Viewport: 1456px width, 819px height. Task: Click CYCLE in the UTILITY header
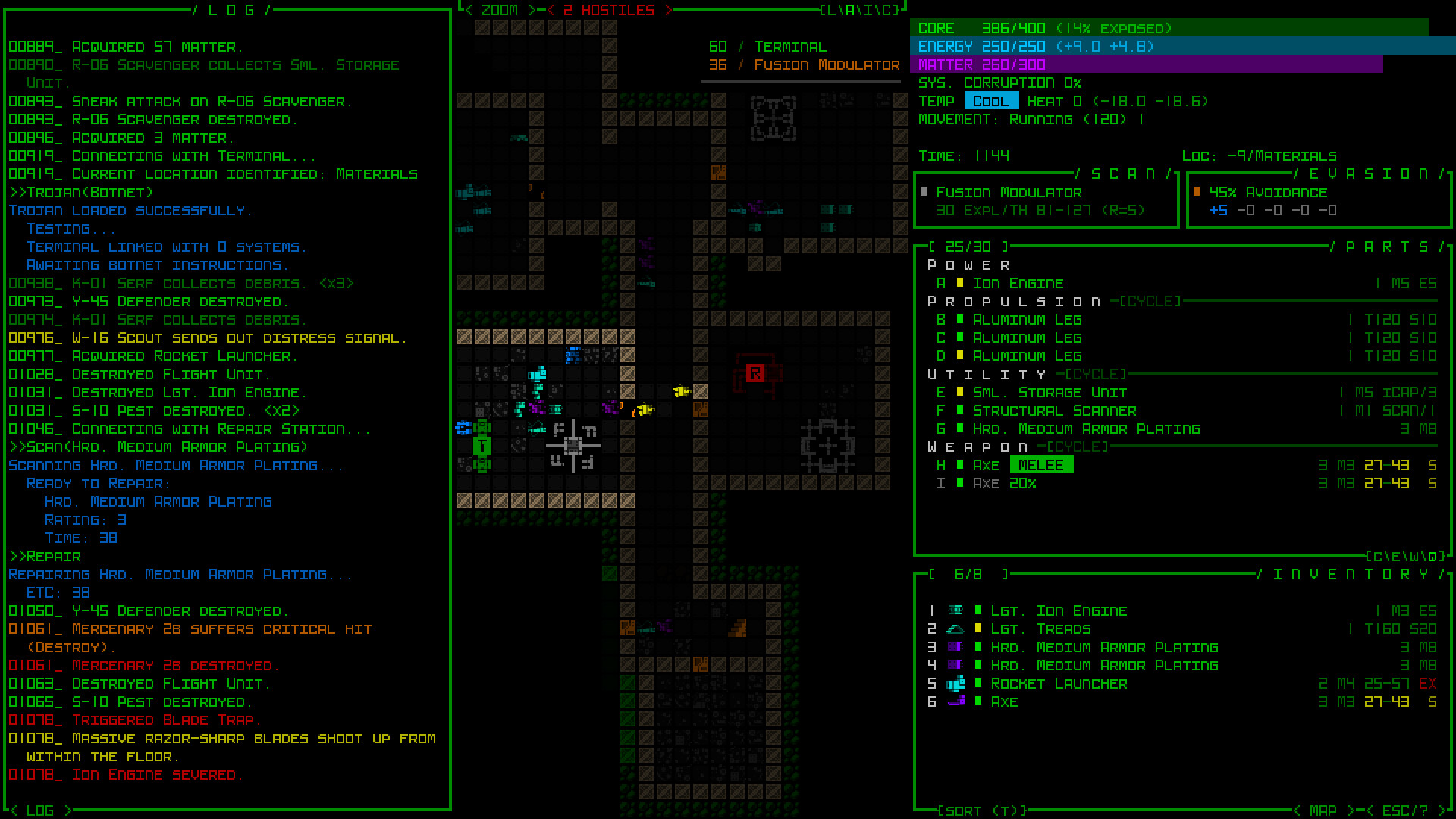(x=1094, y=374)
